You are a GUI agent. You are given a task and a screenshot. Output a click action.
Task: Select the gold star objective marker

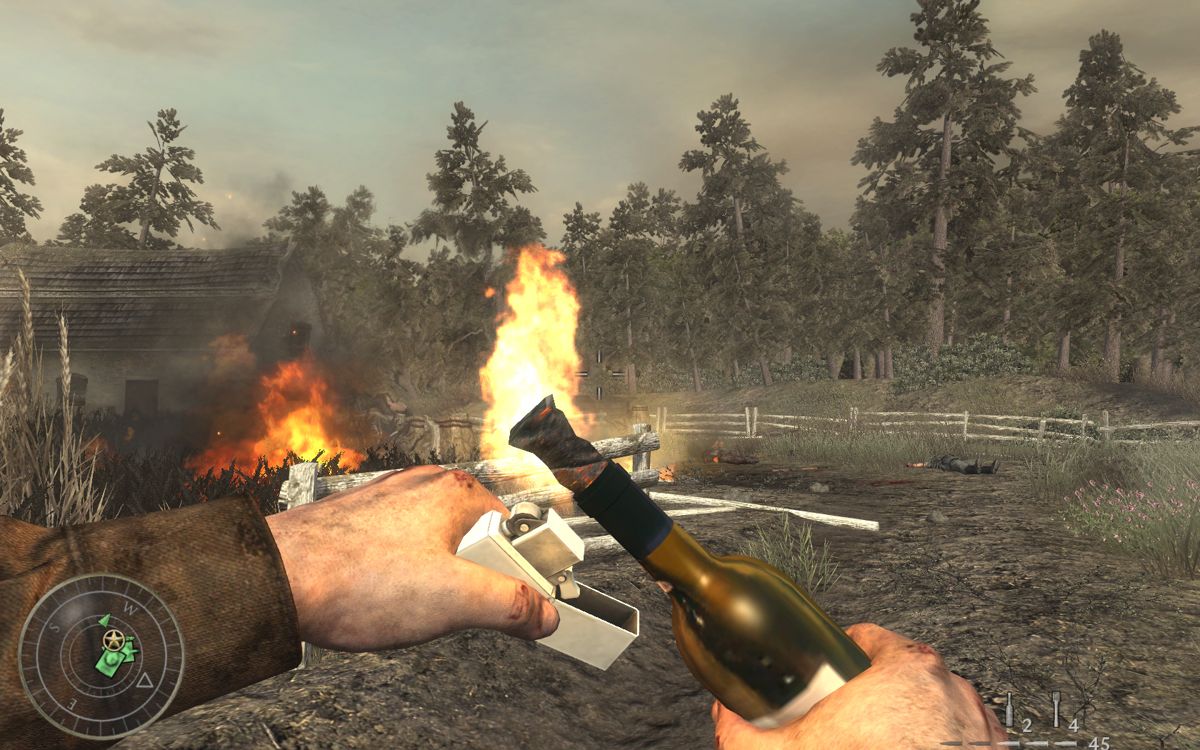pyautogui.click(x=113, y=639)
